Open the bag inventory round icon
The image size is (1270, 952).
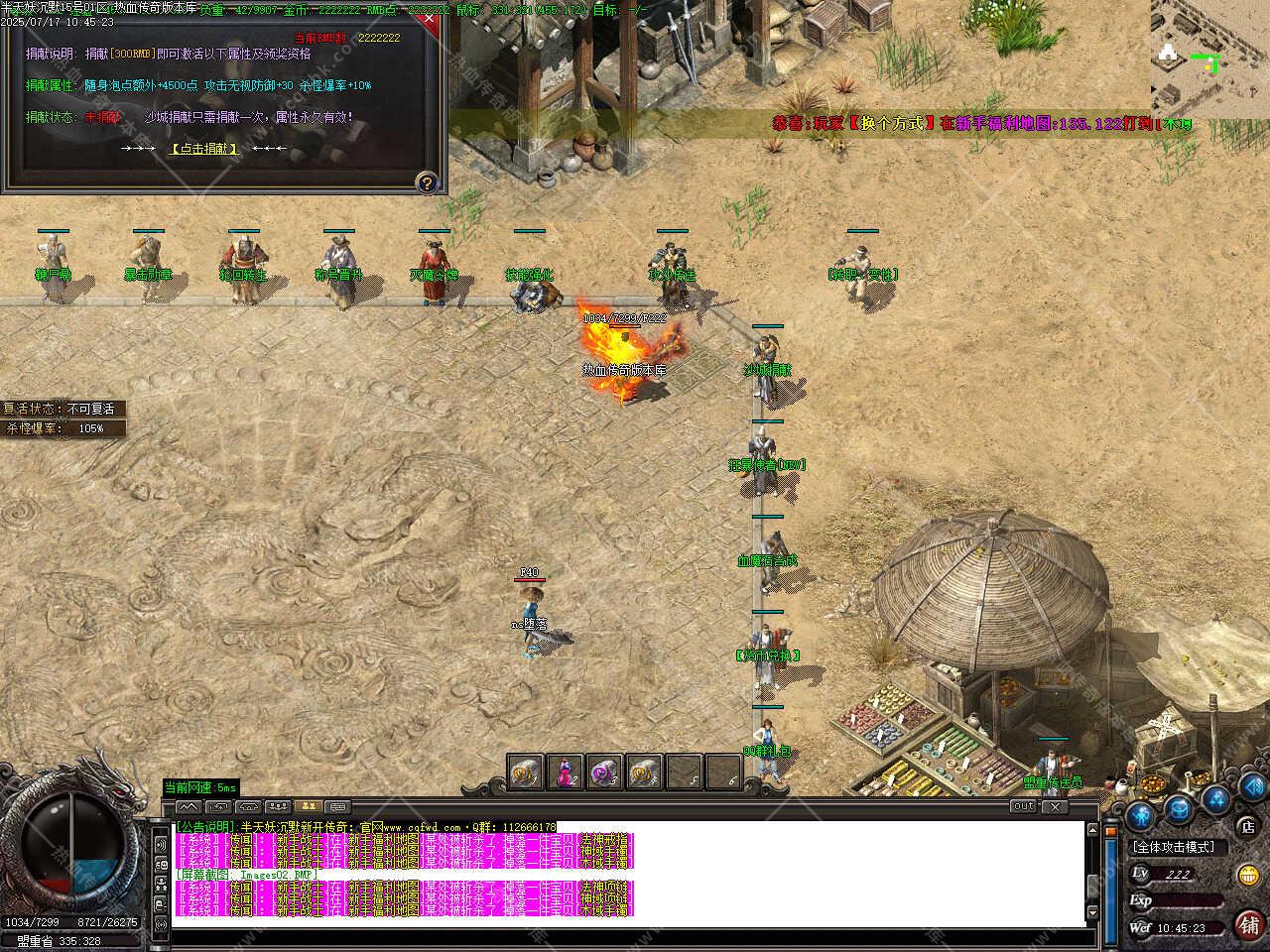(x=1178, y=808)
